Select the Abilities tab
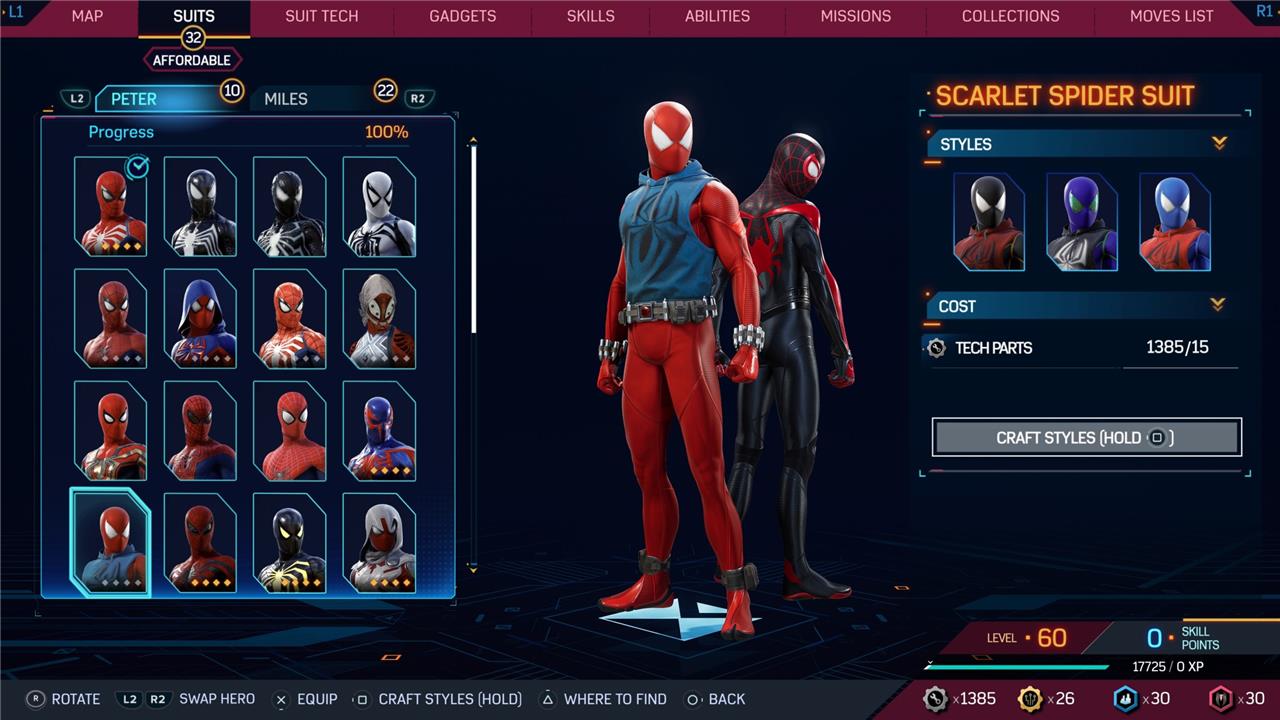The image size is (1280, 720). [x=717, y=16]
